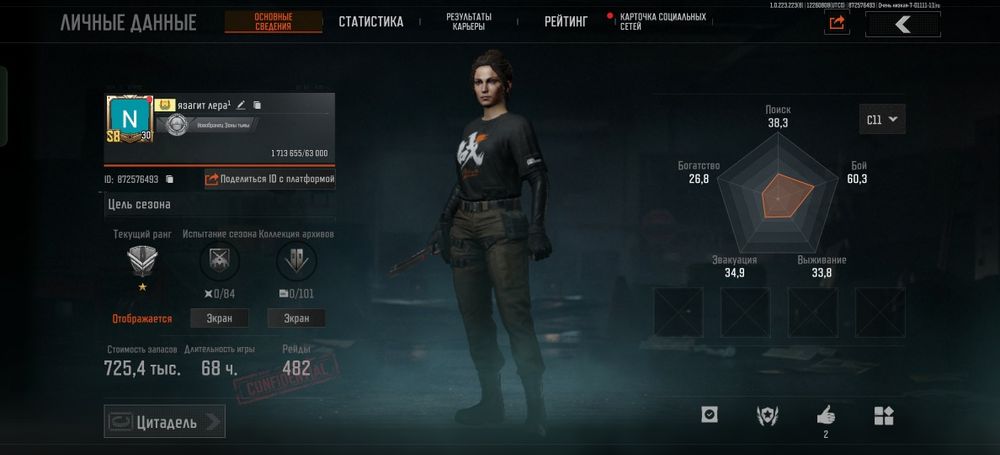This screenshot has height=455, width=1000.
Task: Open the Результаты карьеры tab
Action: [467, 22]
